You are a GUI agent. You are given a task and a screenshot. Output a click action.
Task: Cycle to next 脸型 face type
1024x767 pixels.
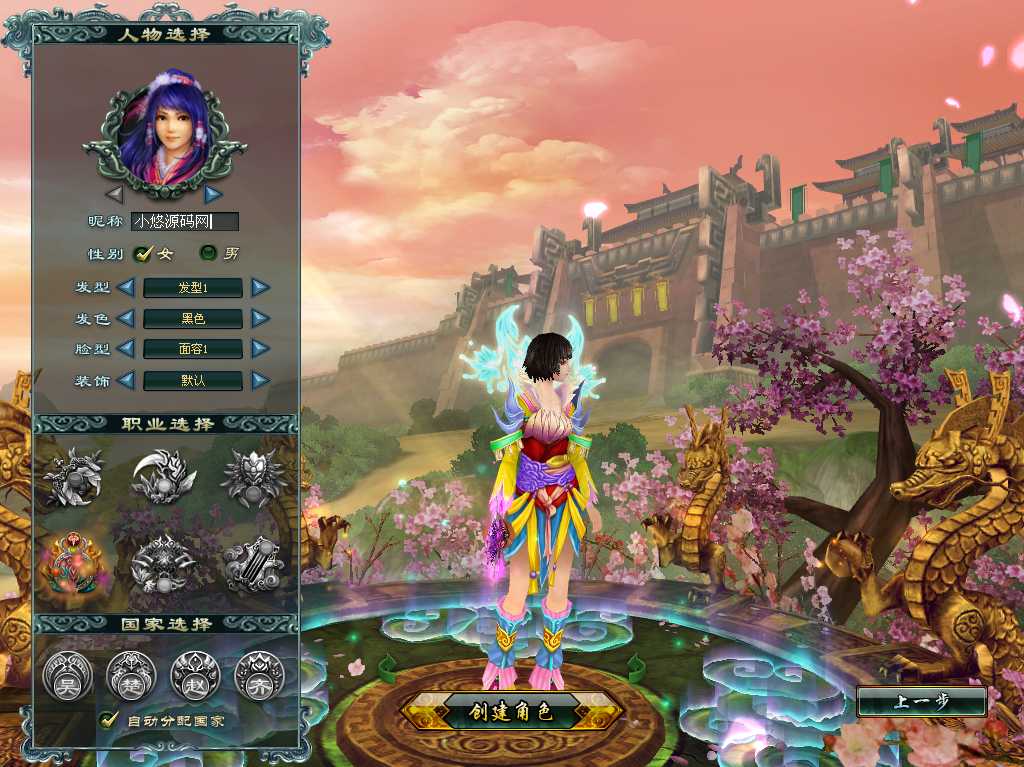(x=260, y=349)
